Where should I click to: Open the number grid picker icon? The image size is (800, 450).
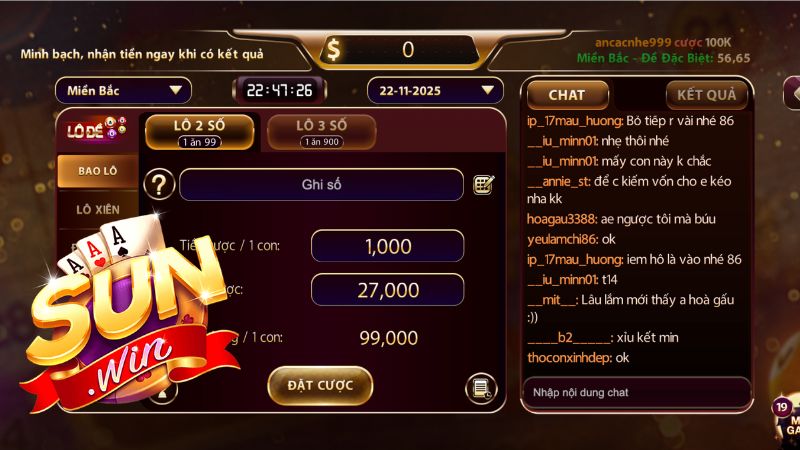tap(484, 185)
